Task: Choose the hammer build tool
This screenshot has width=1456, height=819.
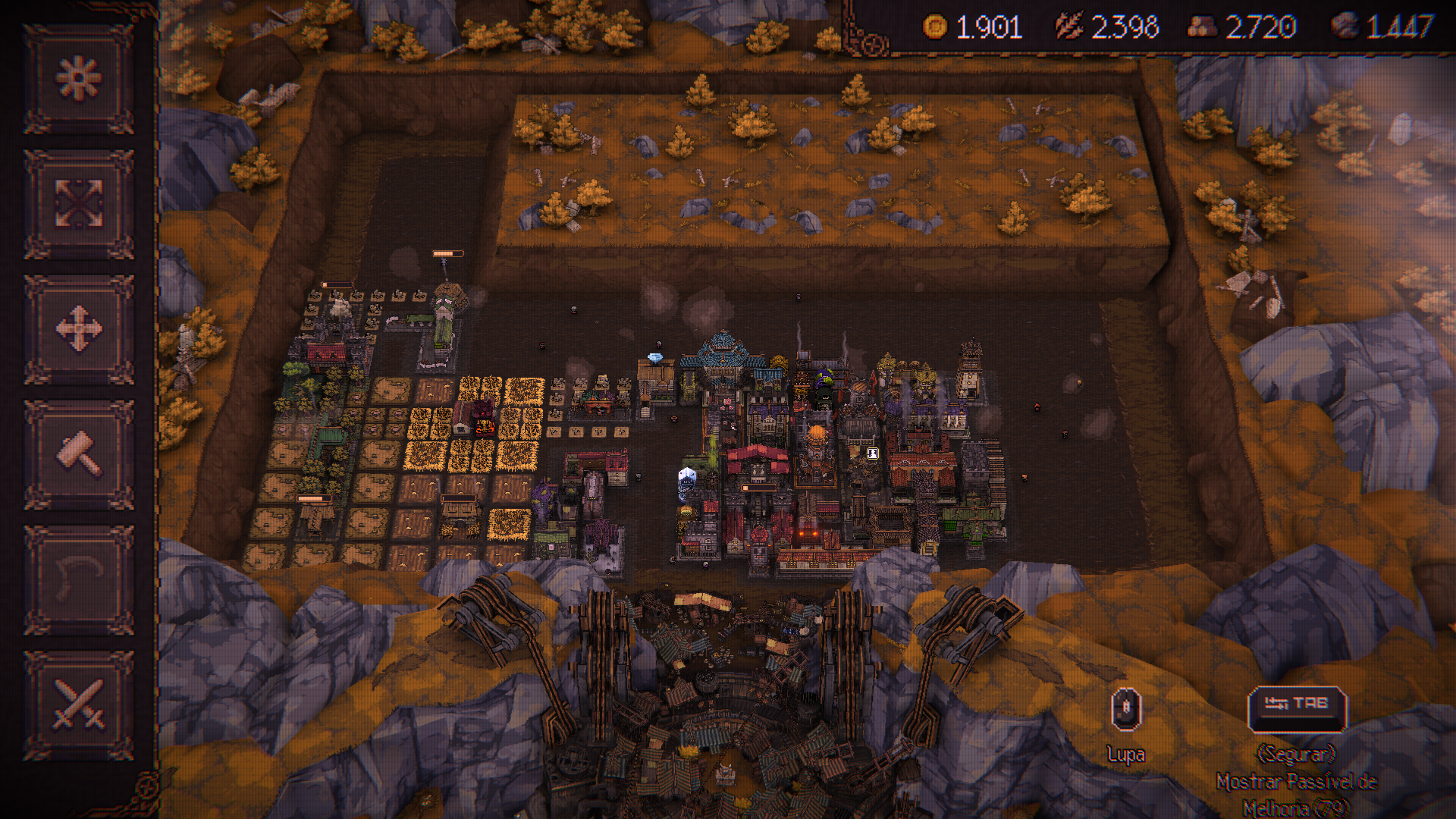Action: pos(79,454)
